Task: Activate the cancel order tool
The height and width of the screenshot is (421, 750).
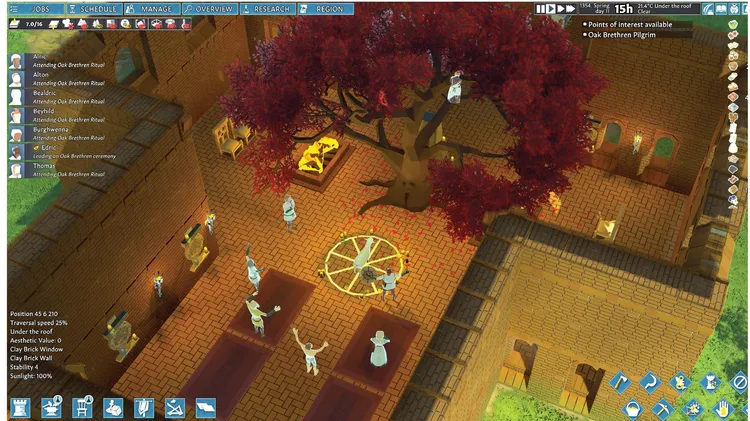Action: pyautogui.click(x=738, y=381)
